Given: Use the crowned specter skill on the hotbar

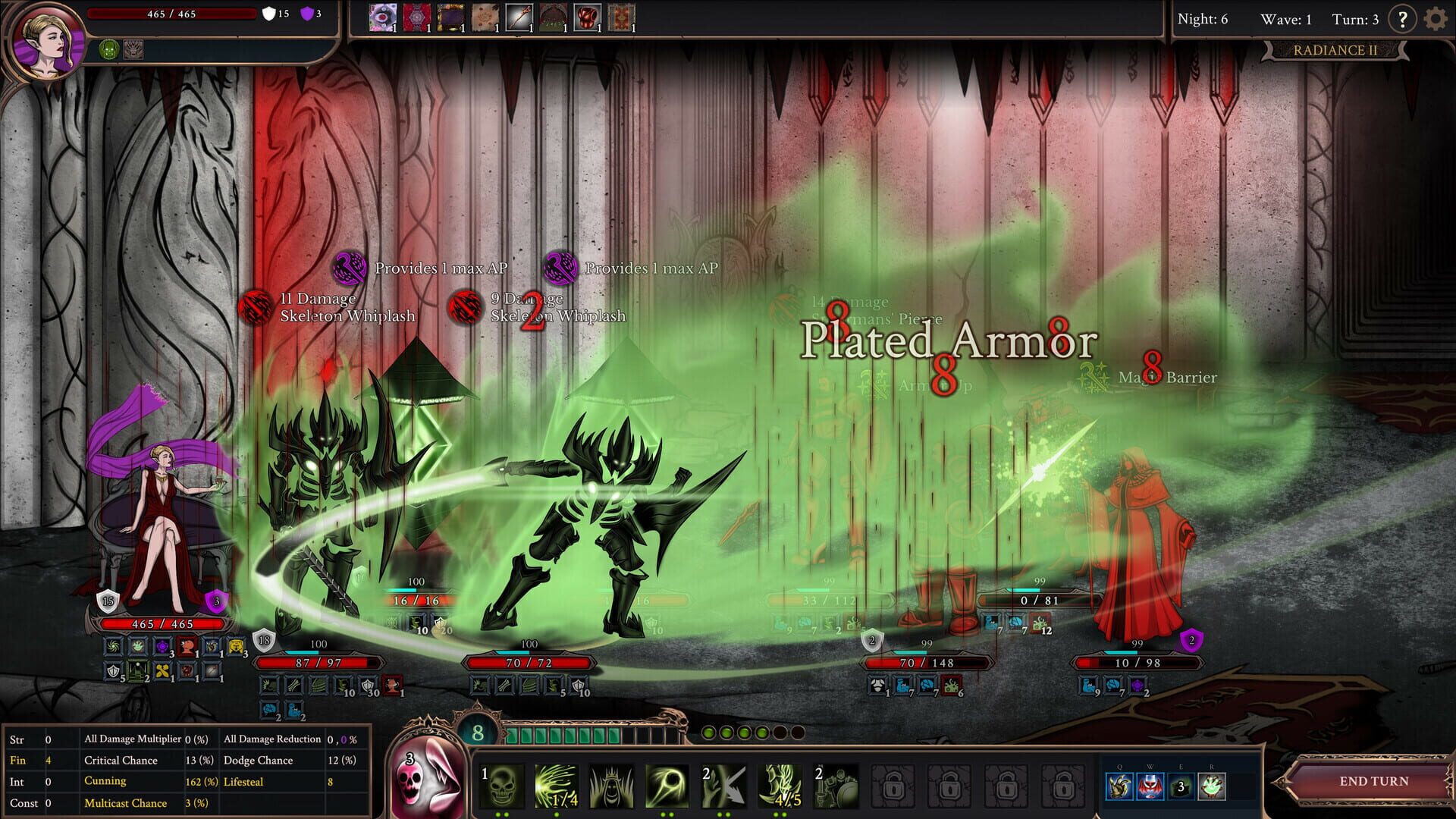Looking at the screenshot, I should click(x=611, y=783).
